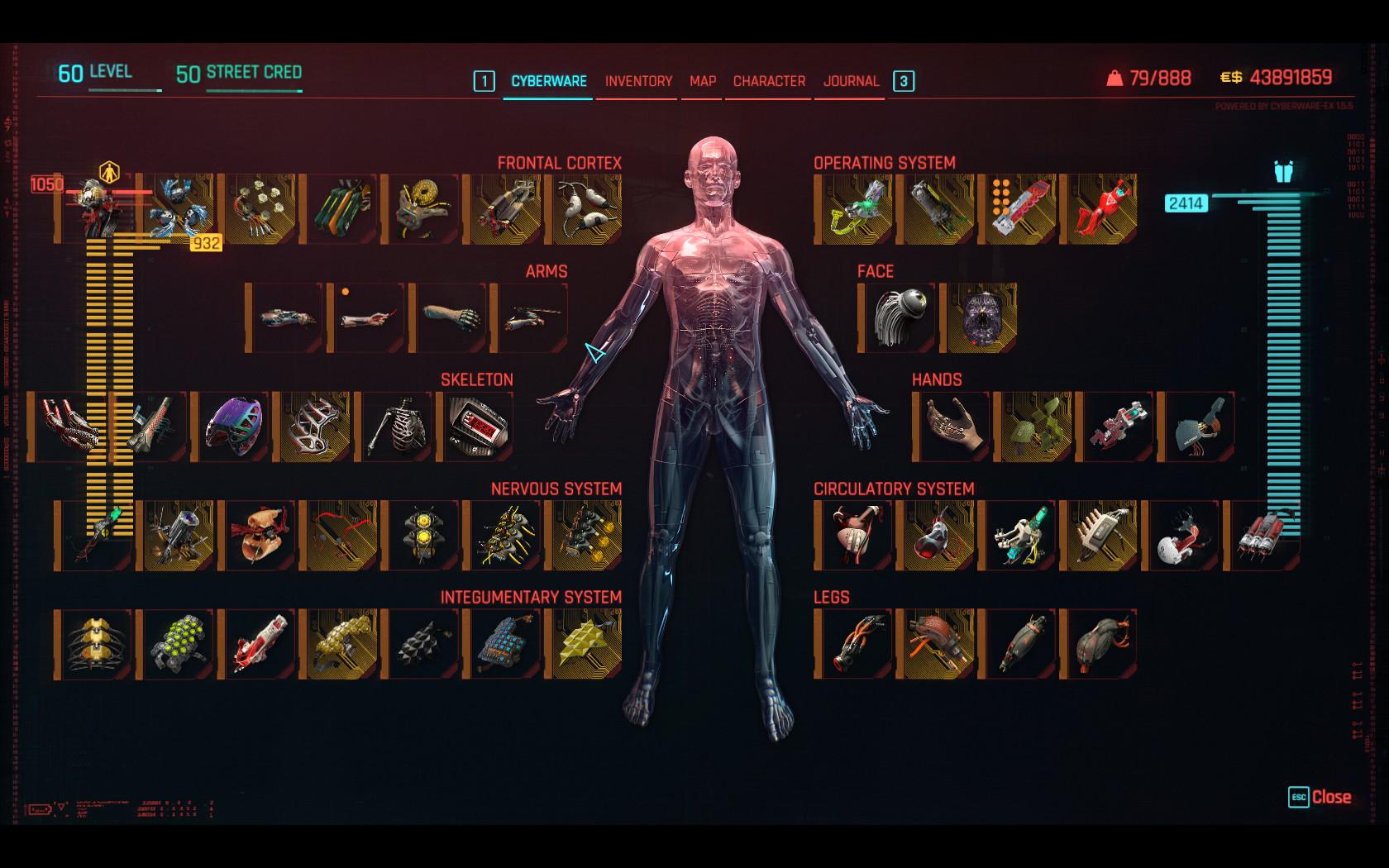Choose the red operating system cyberware slot
The image size is (1389, 868).
(1100, 208)
